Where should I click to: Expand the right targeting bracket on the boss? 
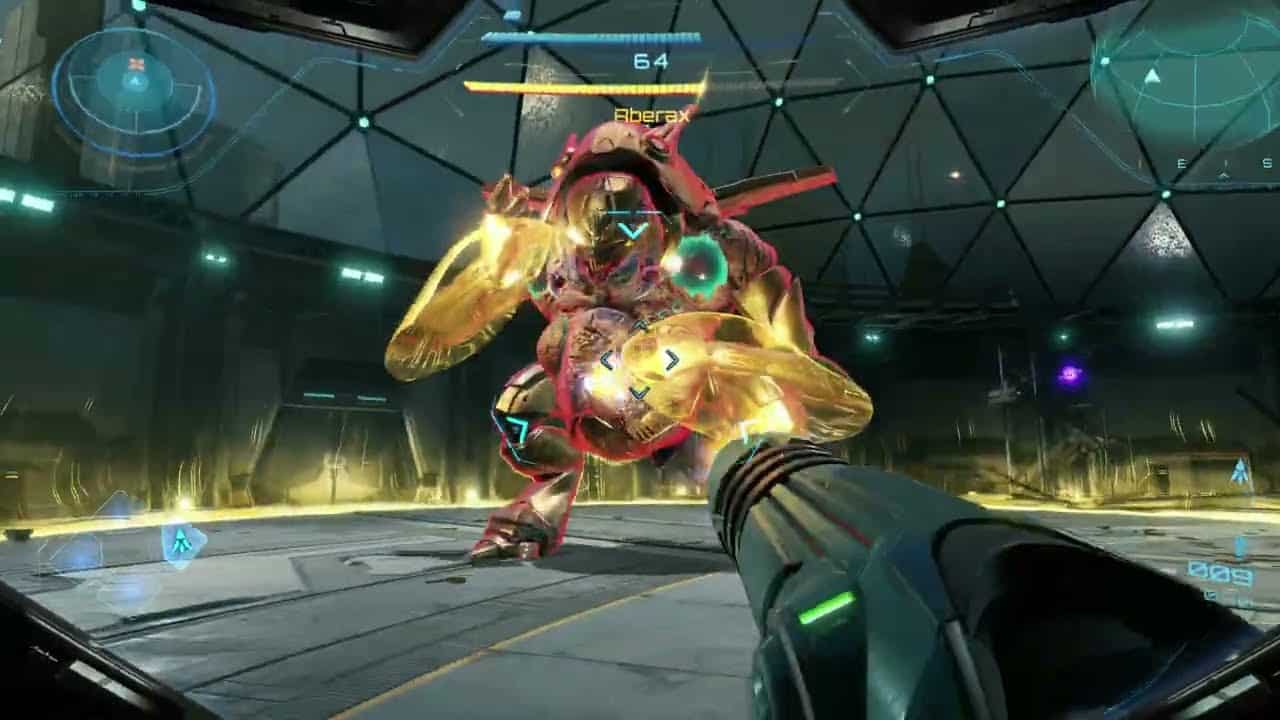click(671, 358)
